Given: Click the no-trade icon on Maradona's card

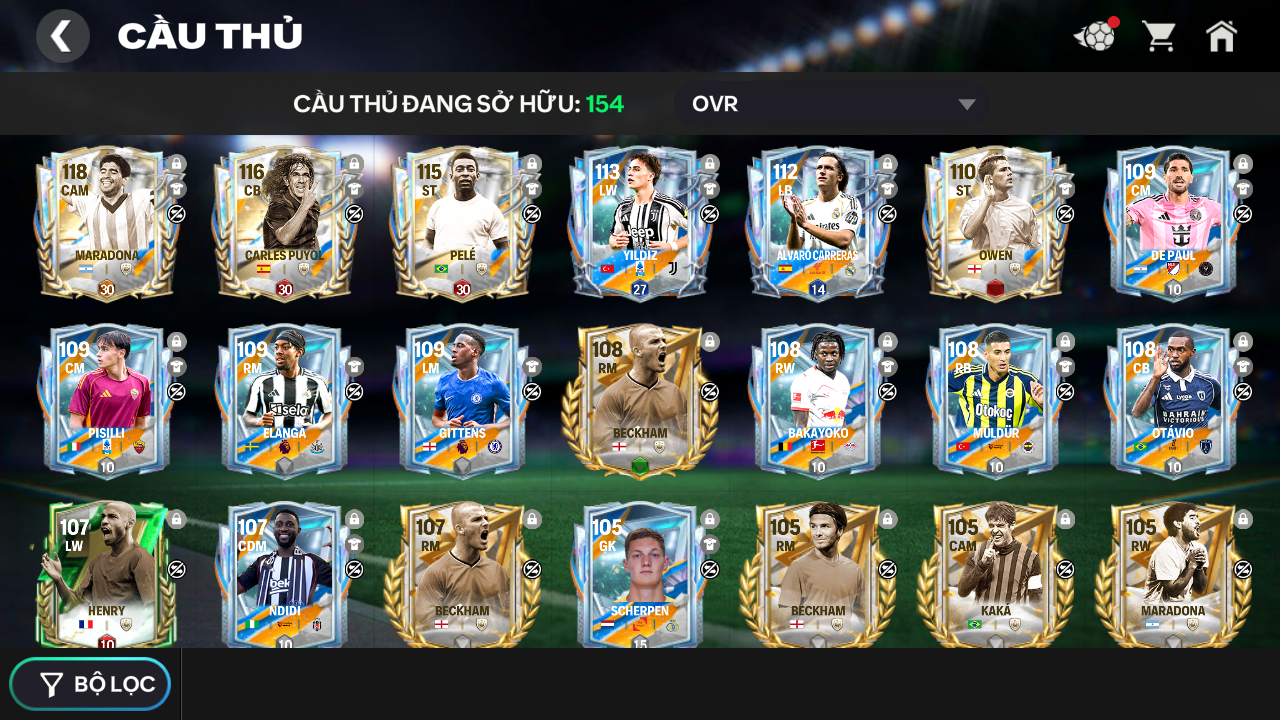Looking at the screenshot, I should 176,212.
